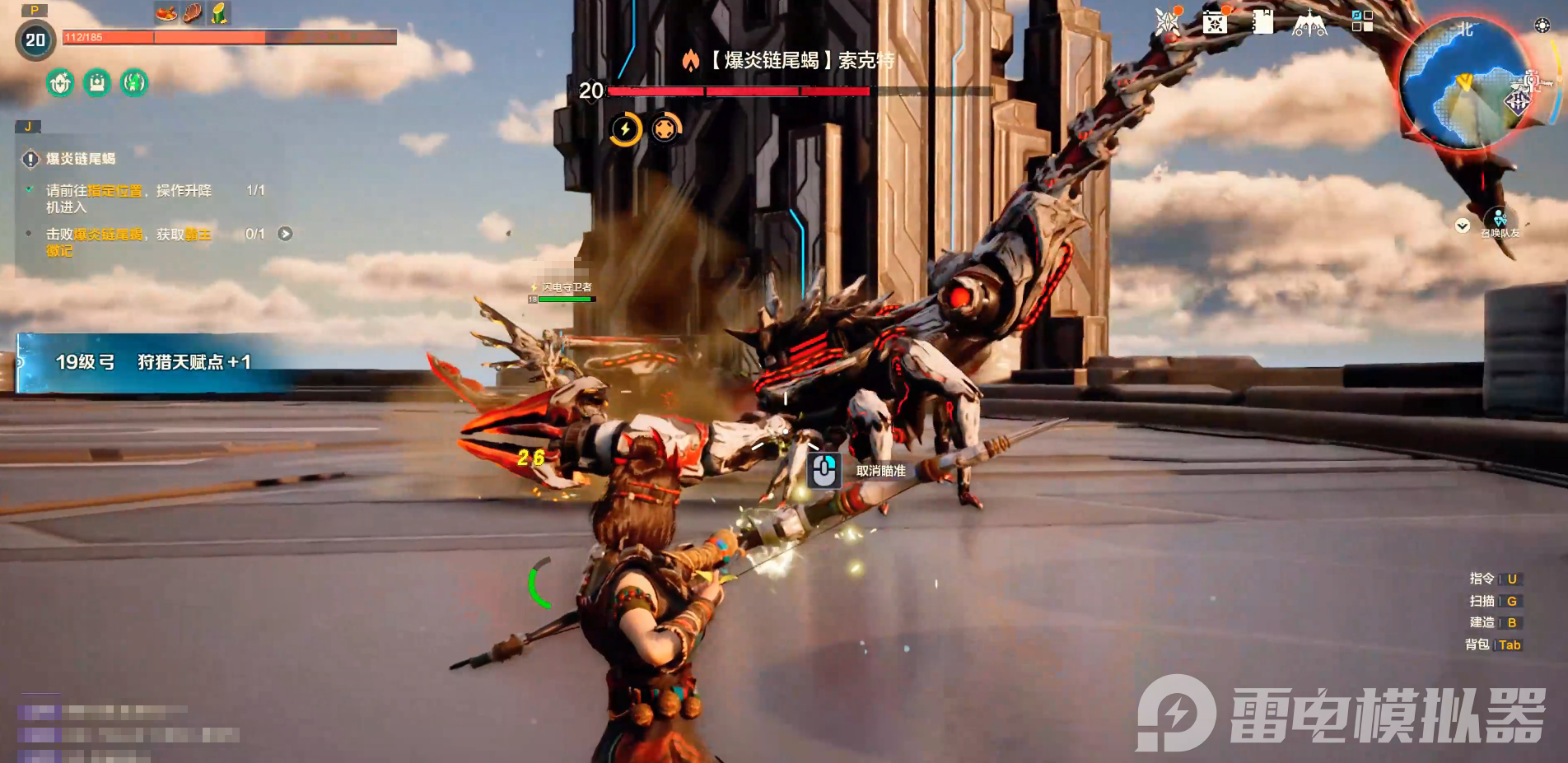
Task: Open the bookmarked journal notebook icon
Action: tap(1262, 22)
